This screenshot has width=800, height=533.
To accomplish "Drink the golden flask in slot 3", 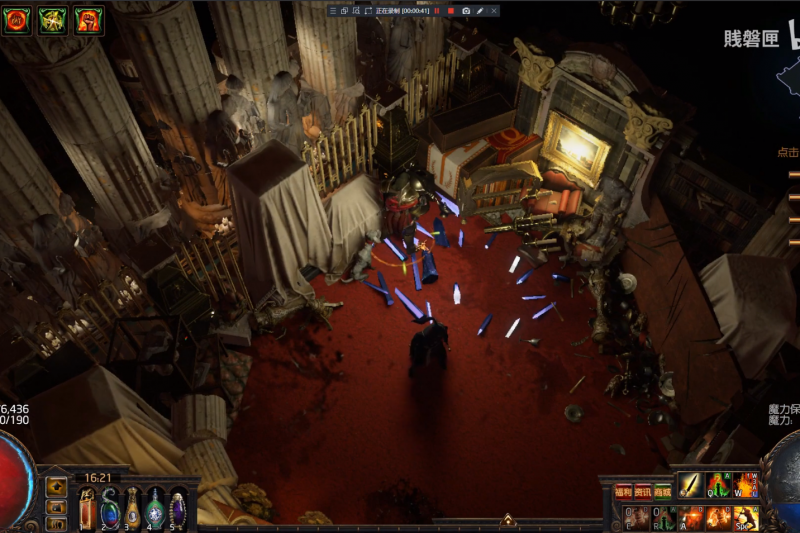I will pos(132,507).
